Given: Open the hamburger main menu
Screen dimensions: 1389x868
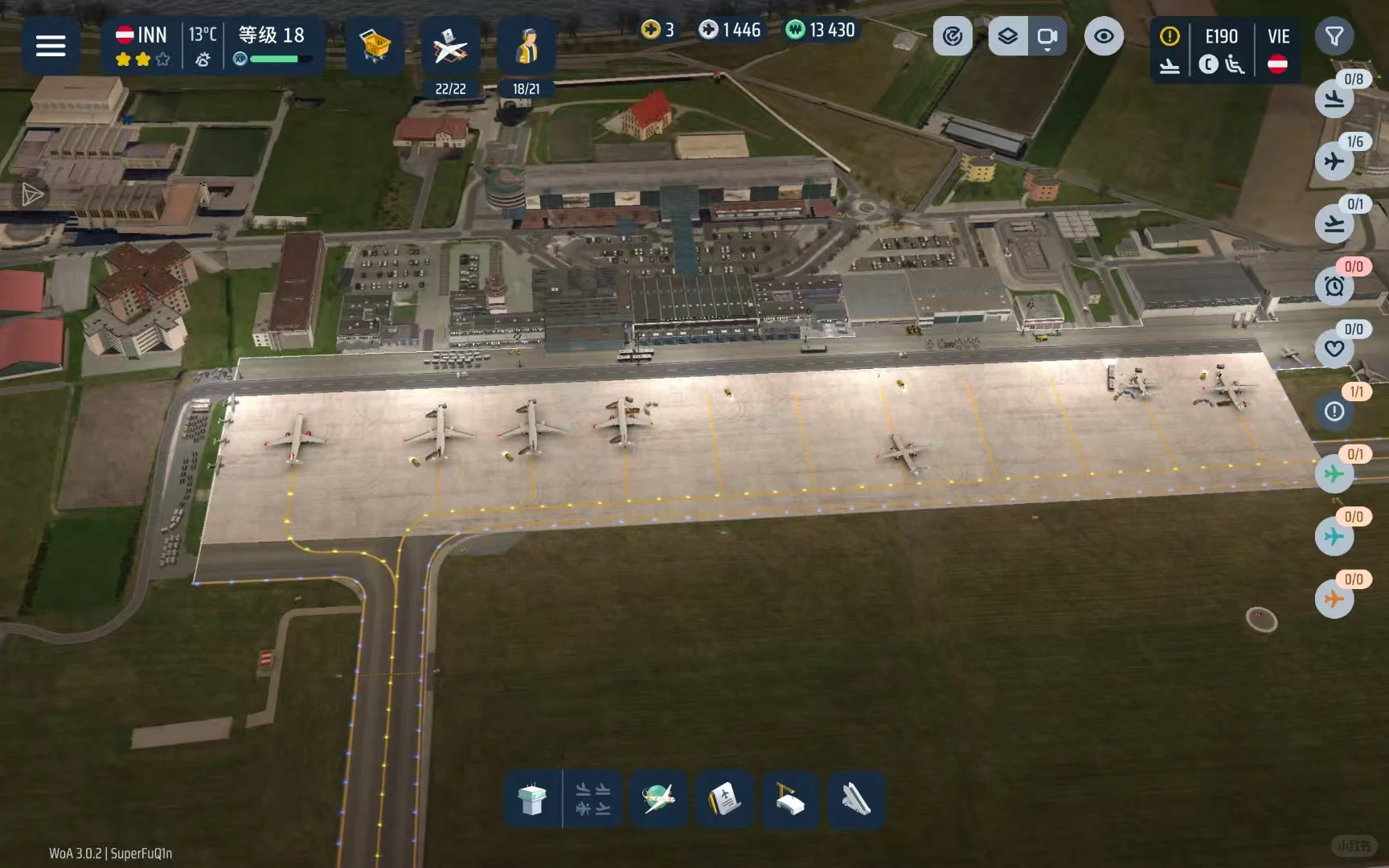Looking at the screenshot, I should pos(50,46).
